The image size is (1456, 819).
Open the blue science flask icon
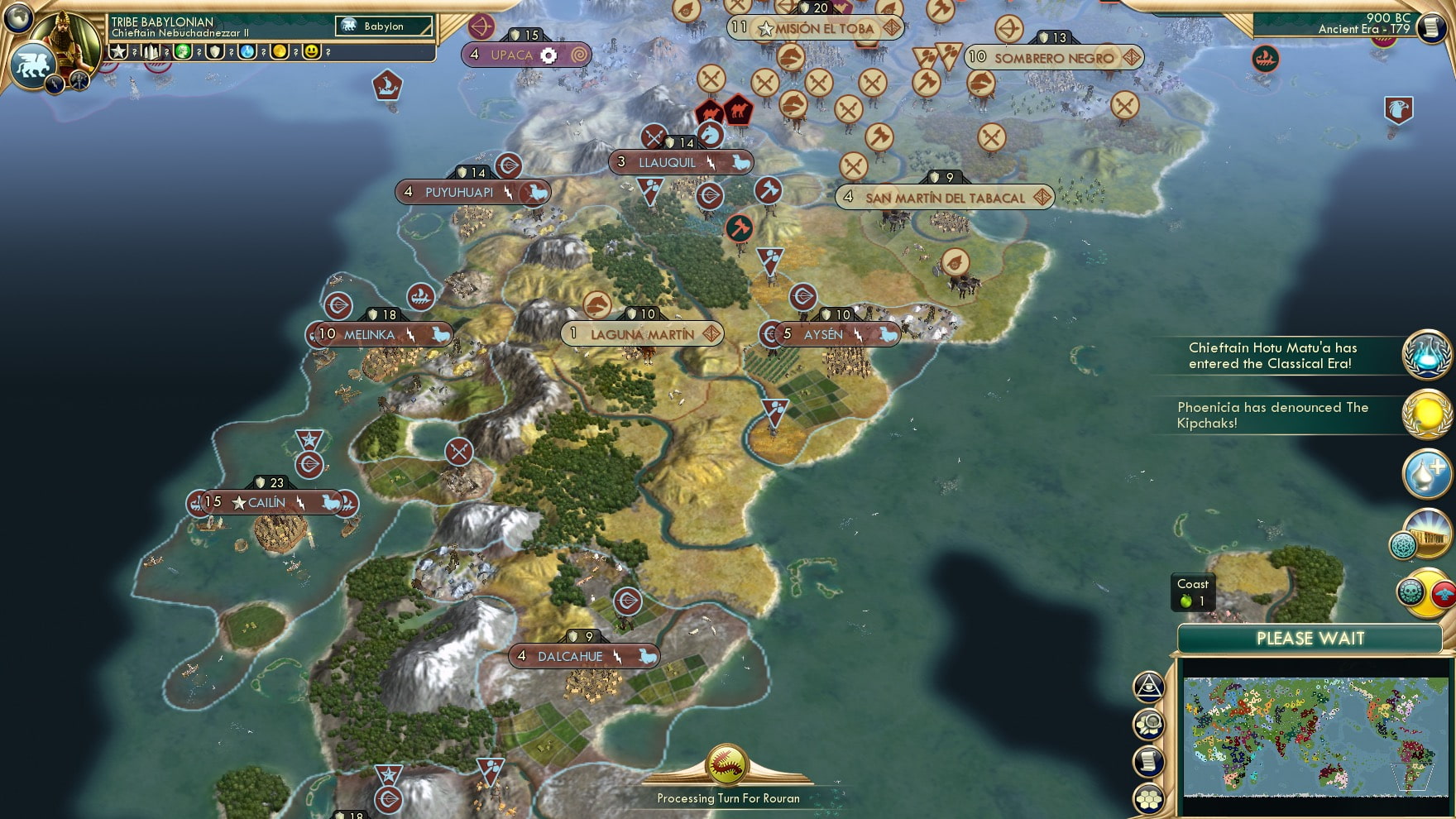point(247,51)
